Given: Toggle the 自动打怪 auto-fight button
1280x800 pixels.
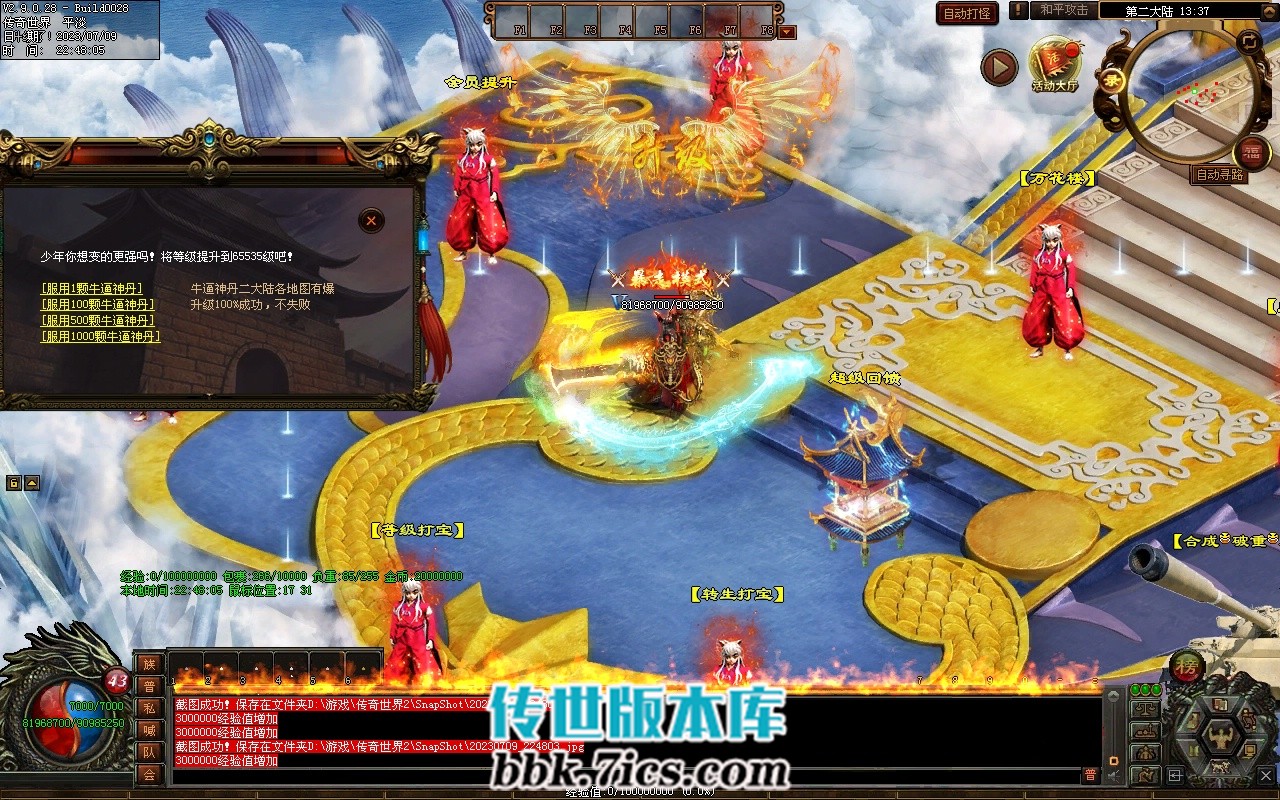Looking at the screenshot, I should 968,13.
